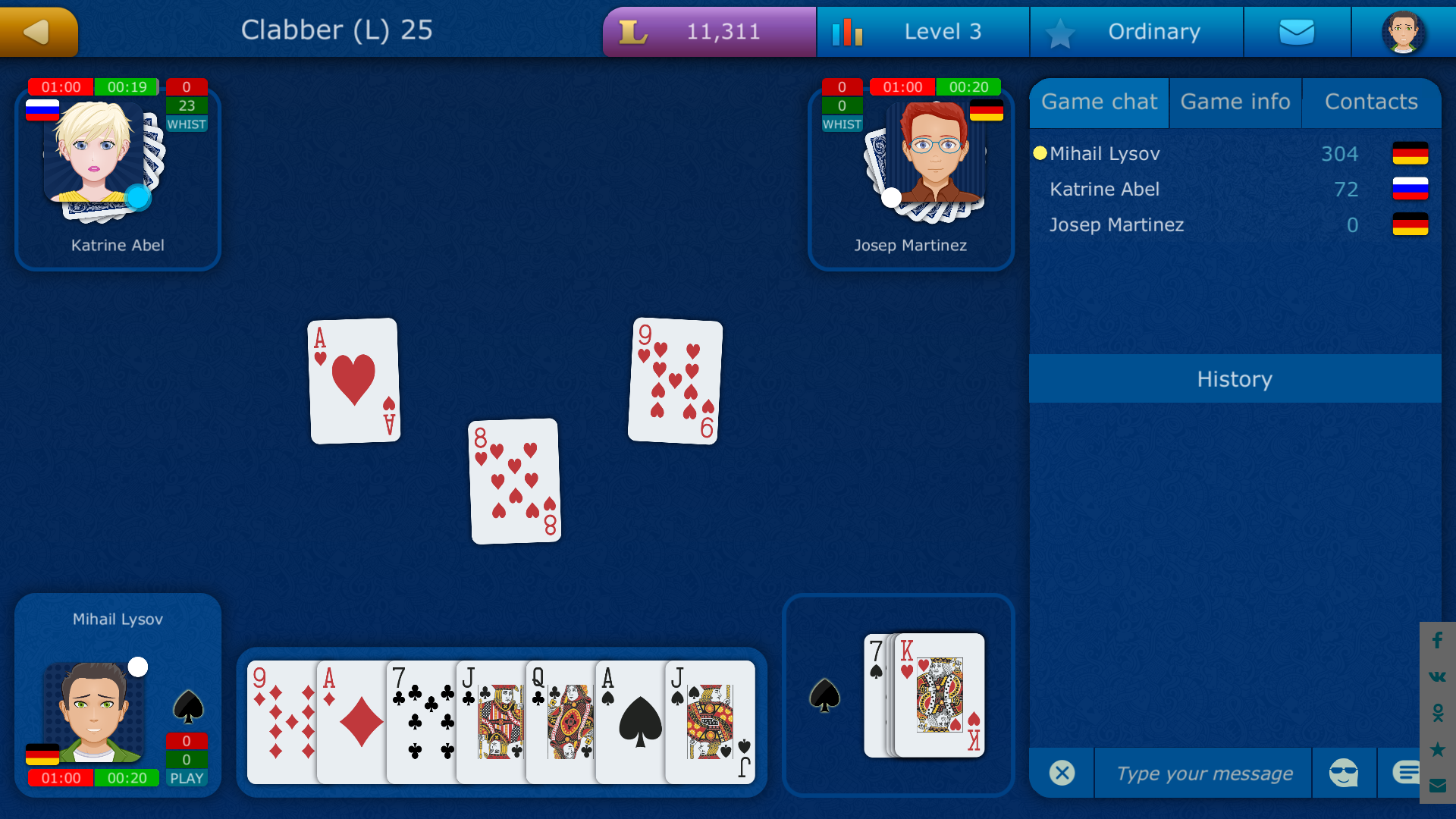
Task: Switch to the Game info tab
Action: coord(1235,102)
